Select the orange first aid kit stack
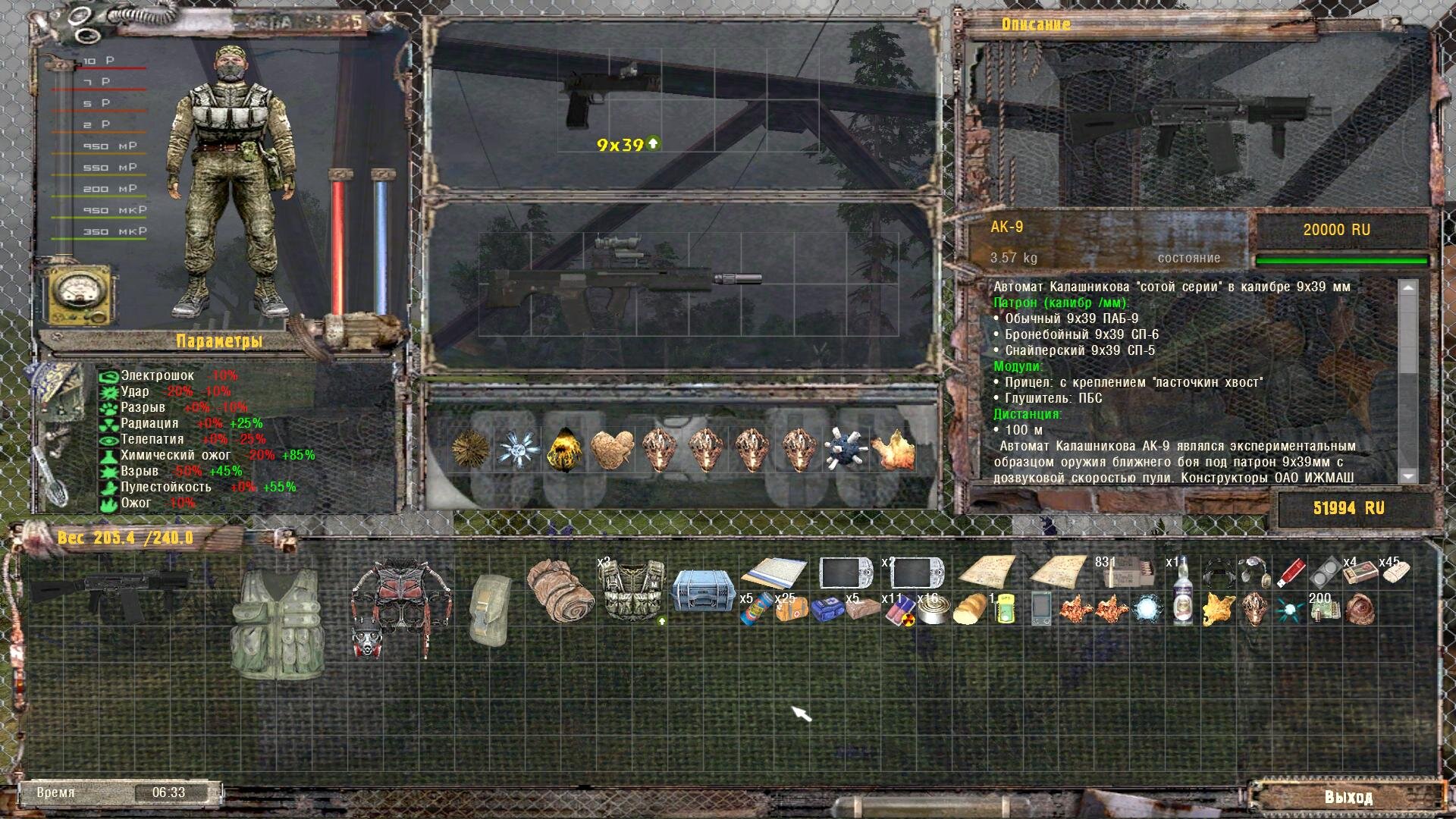The height and width of the screenshot is (819, 1456). [x=791, y=610]
